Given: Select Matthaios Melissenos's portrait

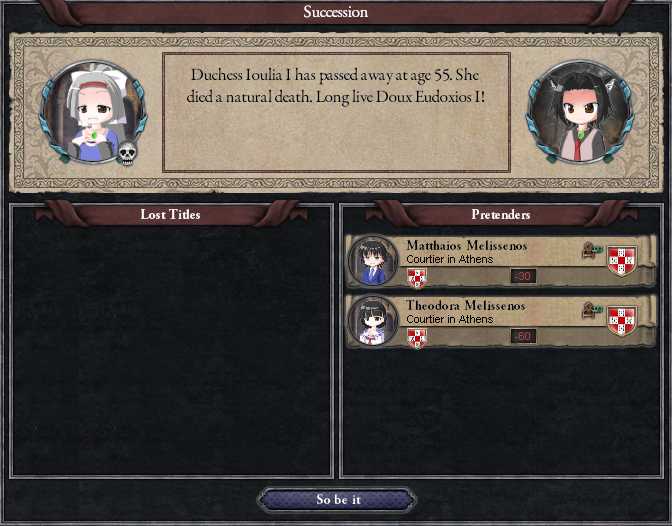Looking at the screenshot, I should point(373,262).
